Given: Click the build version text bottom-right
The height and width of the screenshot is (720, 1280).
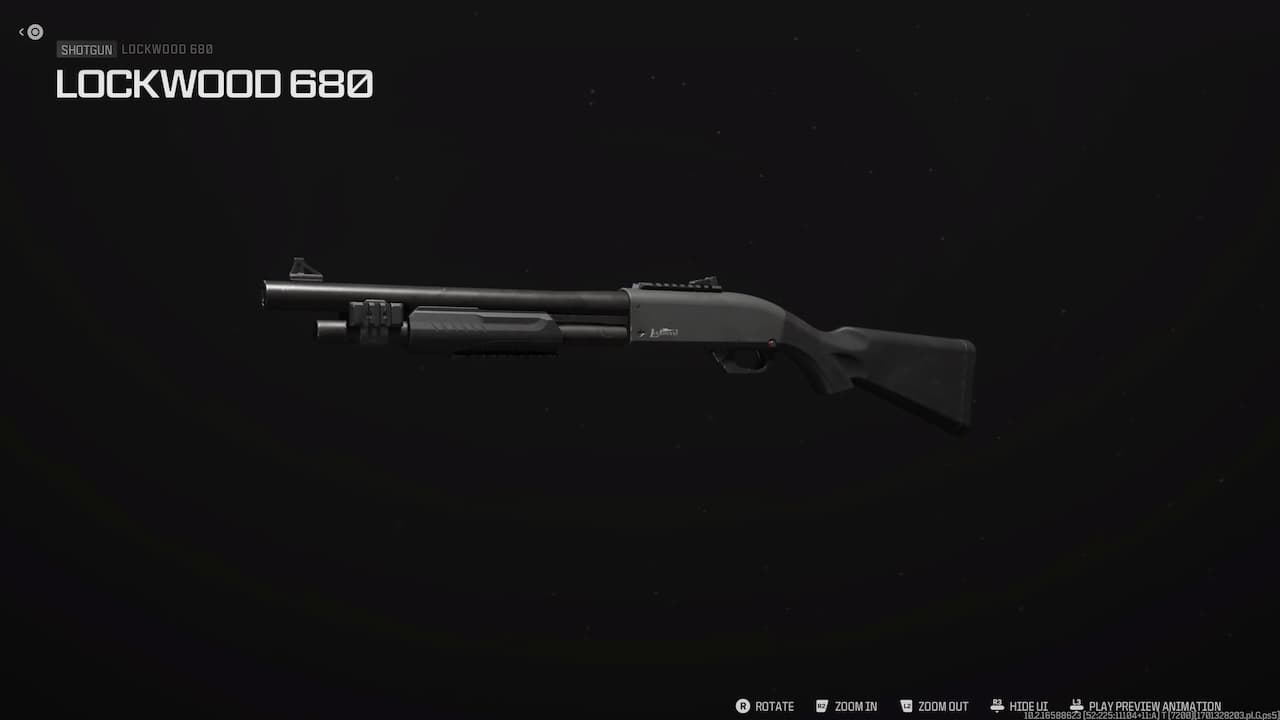Looking at the screenshot, I should click(x=1150, y=714).
